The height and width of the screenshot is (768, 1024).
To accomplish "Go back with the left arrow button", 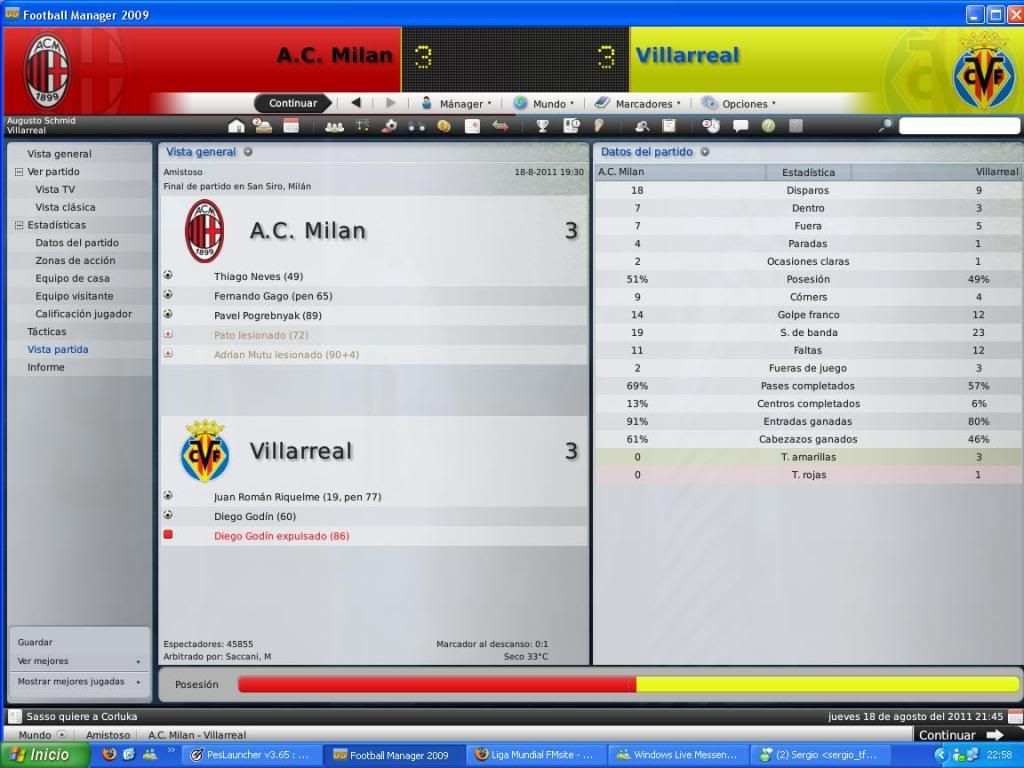I will pos(355,103).
